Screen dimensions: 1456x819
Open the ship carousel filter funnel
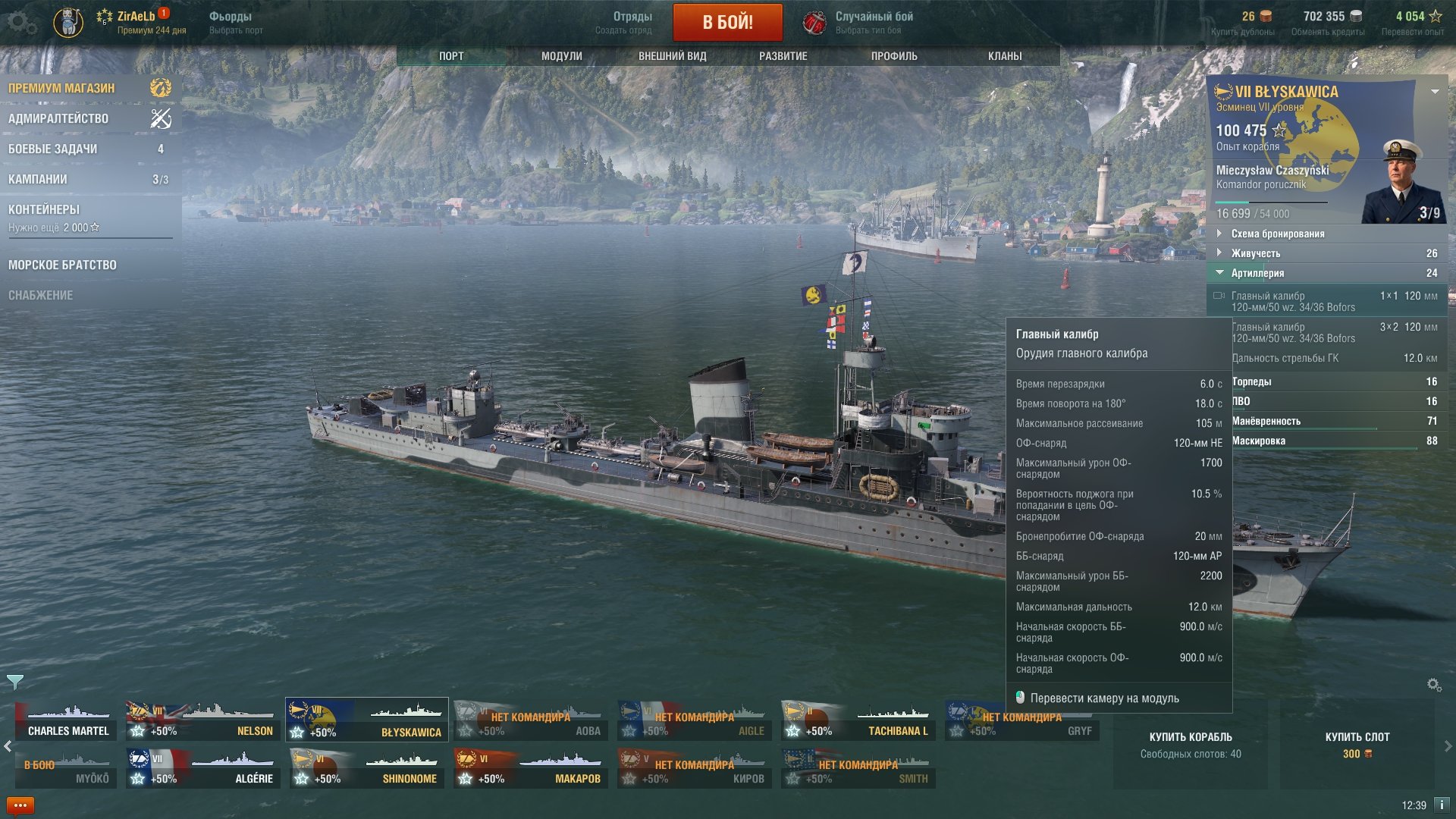[15, 682]
